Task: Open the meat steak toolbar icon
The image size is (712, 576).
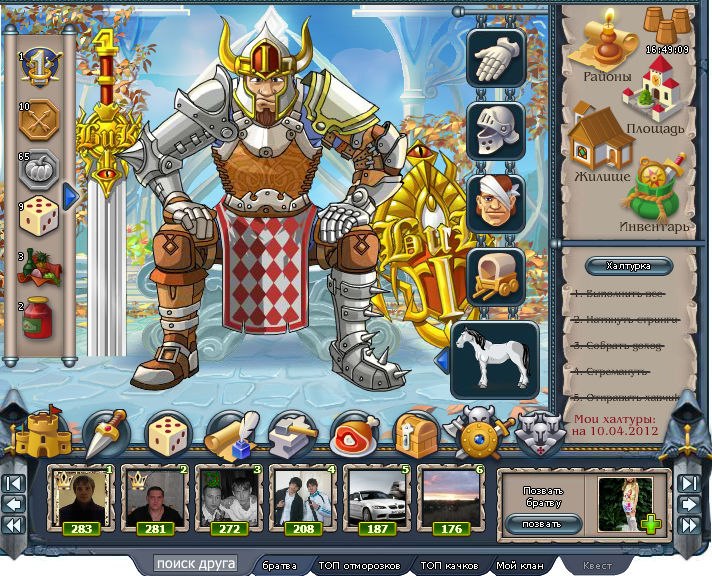Action: pyautogui.click(x=353, y=434)
